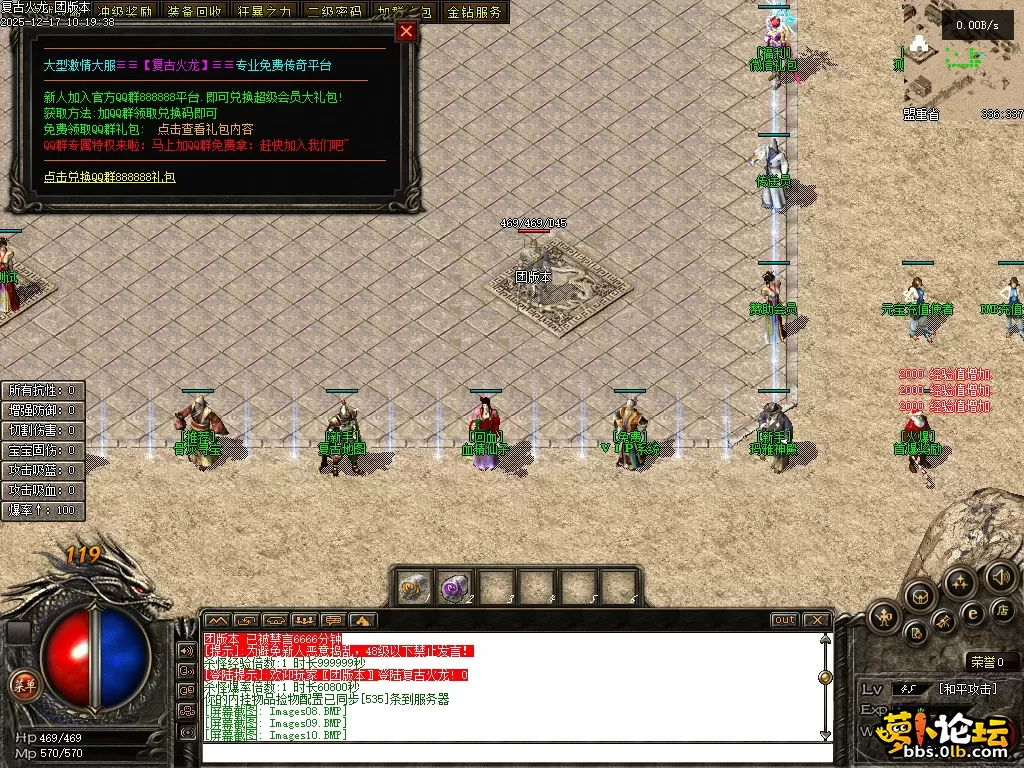Open the skills icon with three stars
The image size is (1024, 768).
tap(960, 582)
